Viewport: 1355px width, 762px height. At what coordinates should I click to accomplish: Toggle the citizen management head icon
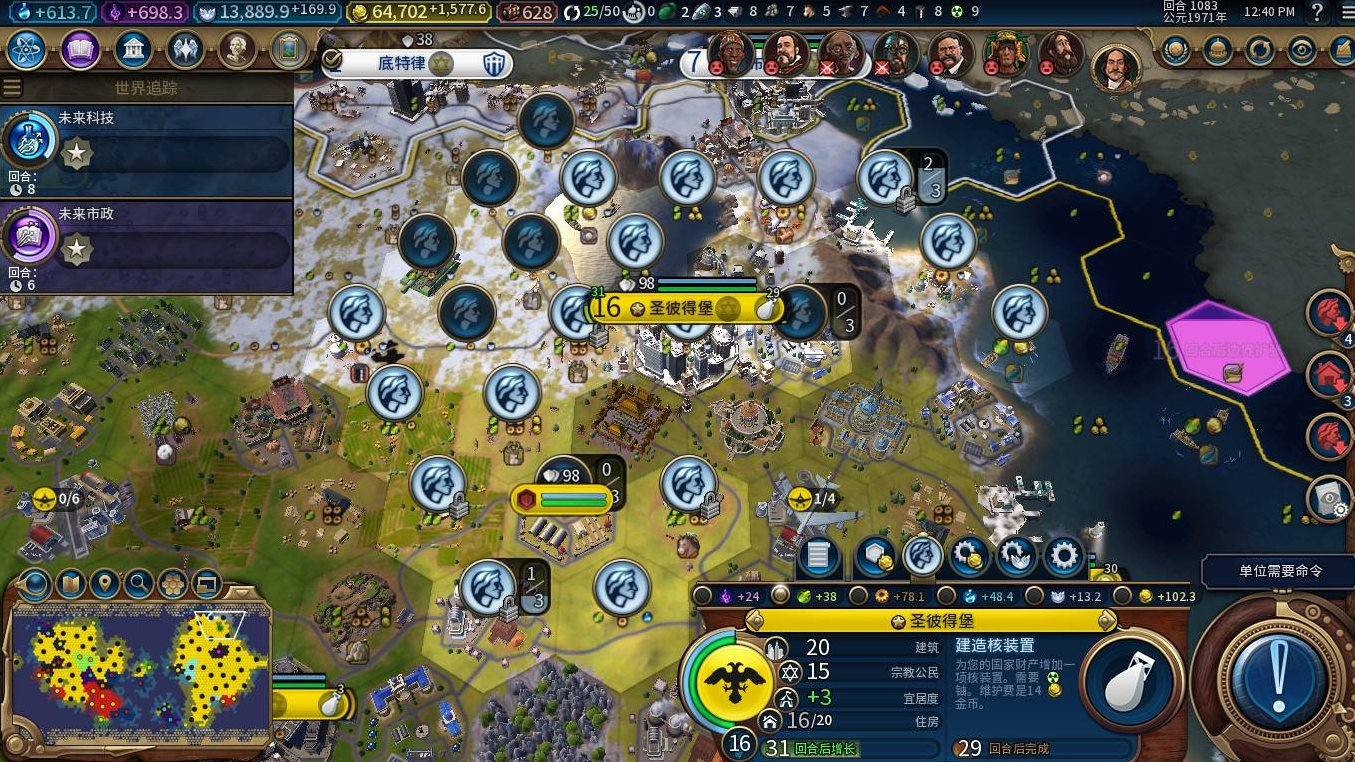tap(922, 556)
